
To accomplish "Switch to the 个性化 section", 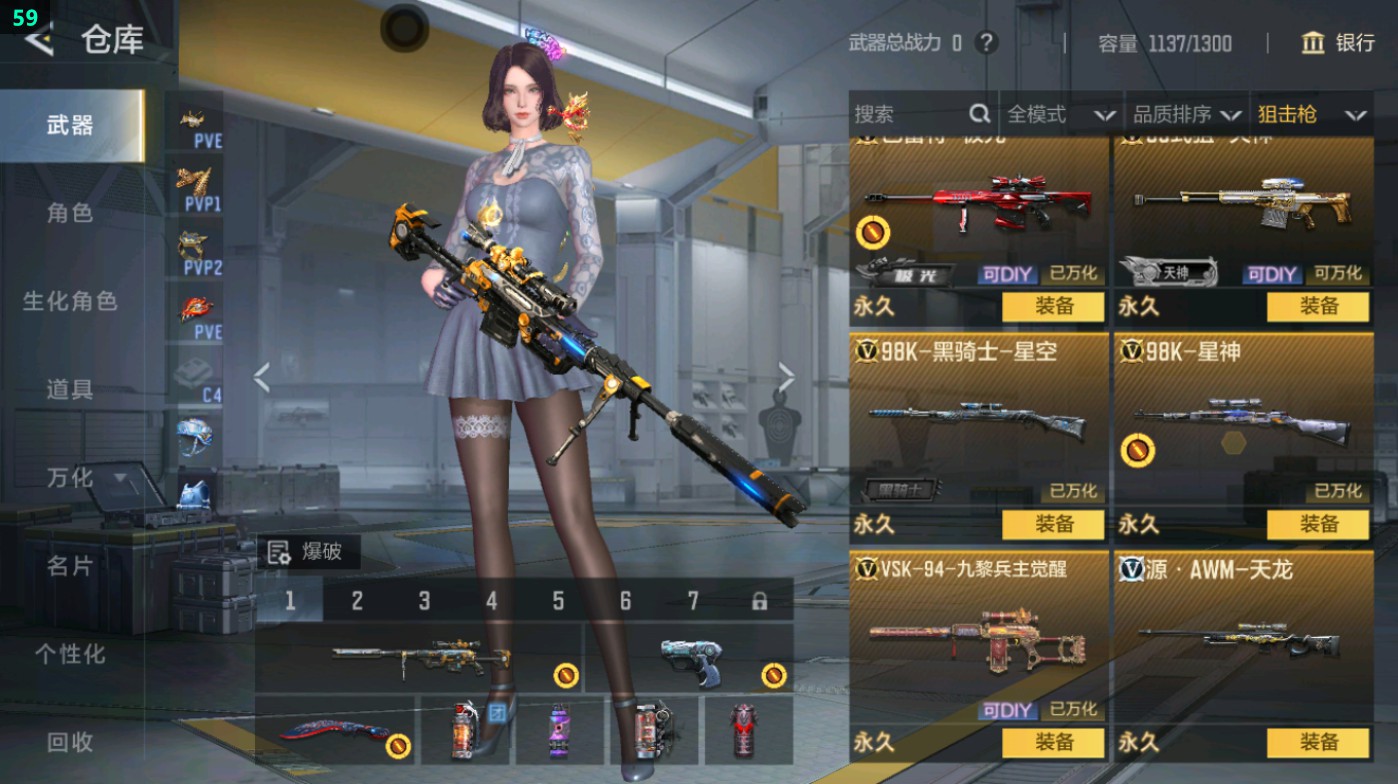I will [70, 654].
